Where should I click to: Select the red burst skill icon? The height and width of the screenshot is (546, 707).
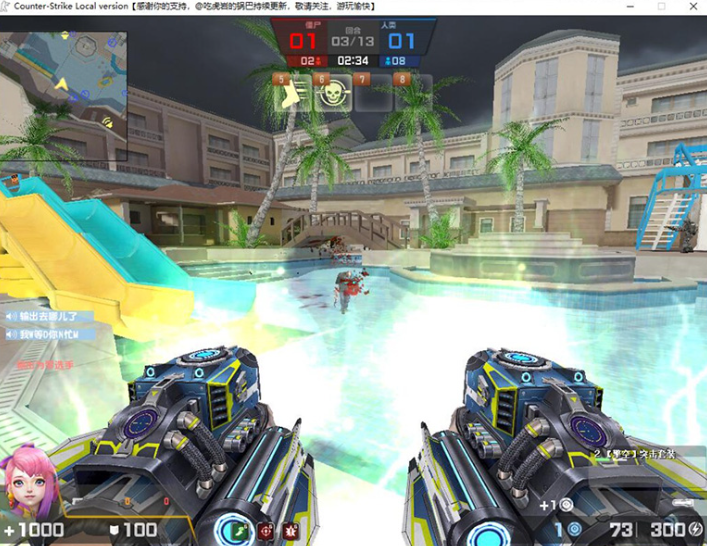(x=290, y=529)
